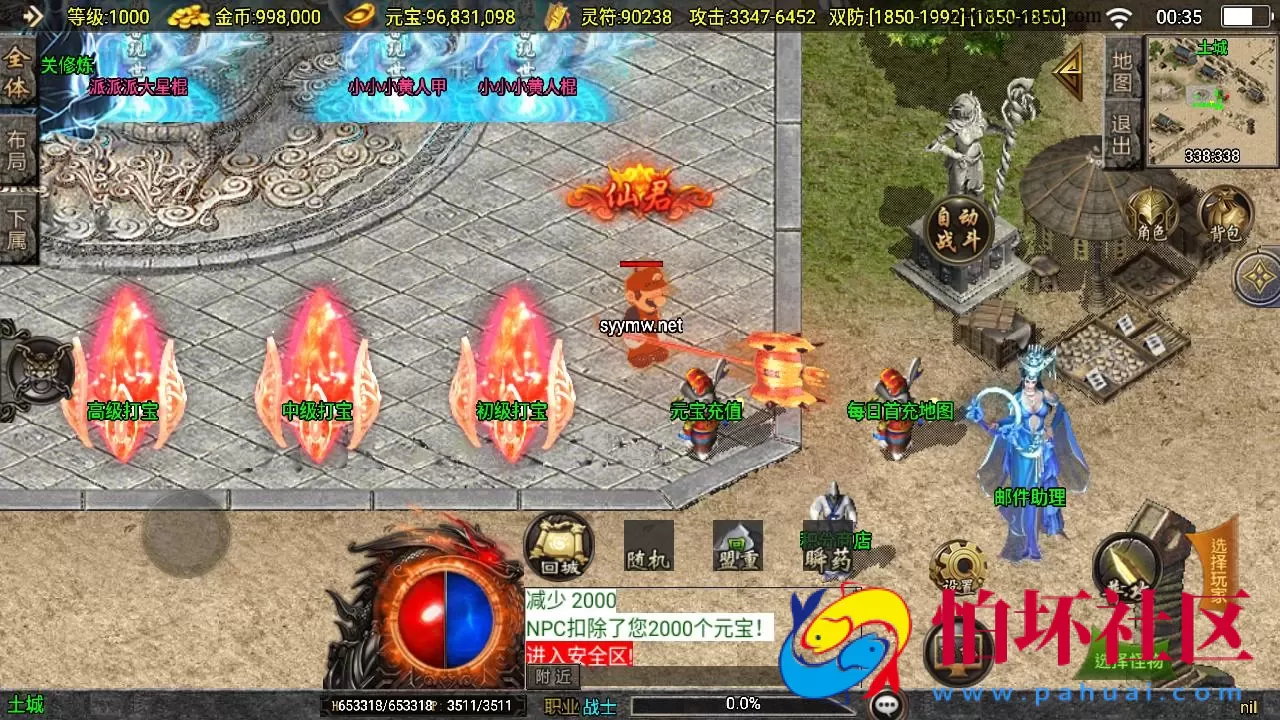Open the 设置 settings gear icon
Viewport: 1280px width, 720px height.
(958, 565)
